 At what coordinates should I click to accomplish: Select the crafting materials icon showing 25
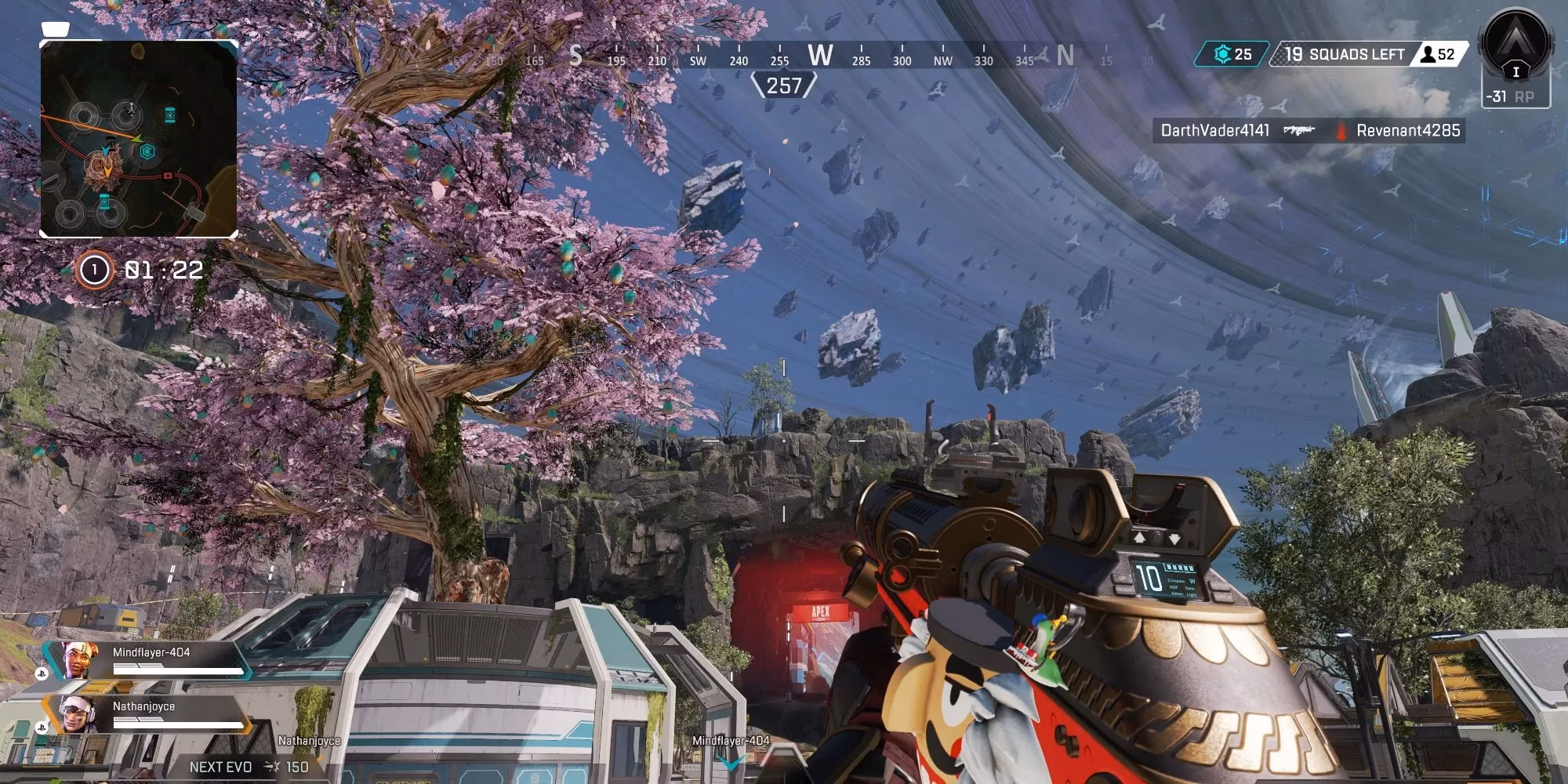pyautogui.click(x=1220, y=55)
